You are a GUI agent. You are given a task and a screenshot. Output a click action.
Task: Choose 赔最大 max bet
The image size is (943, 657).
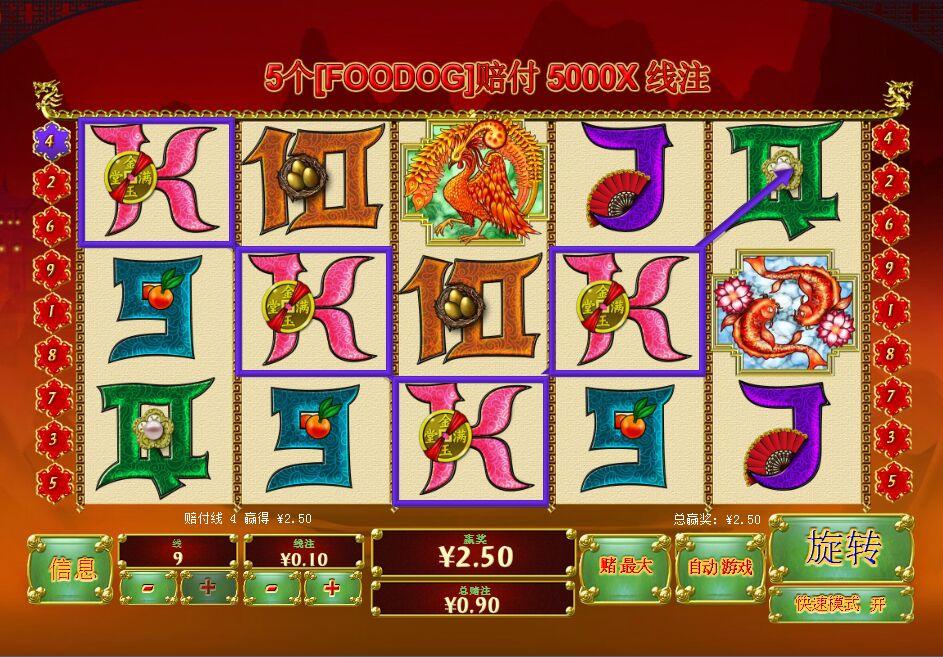coord(625,567)
